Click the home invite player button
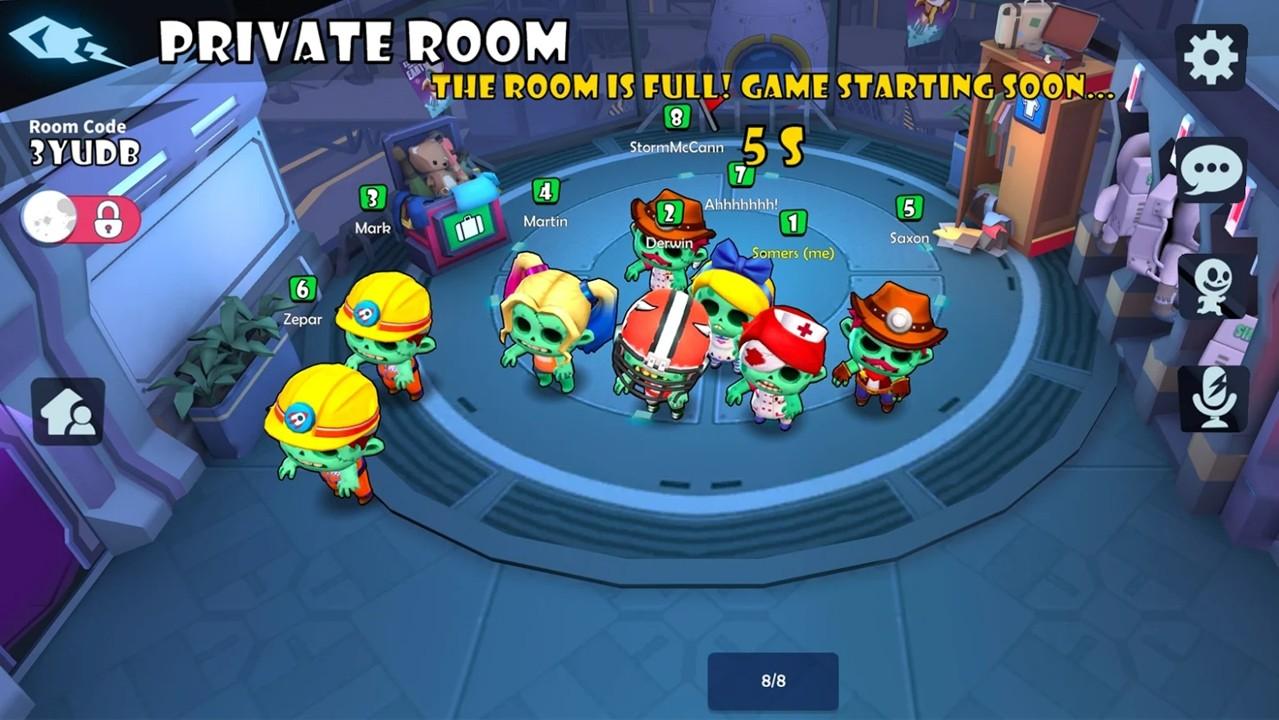Viewport: 1279px width, 720px height. tap(68, 411)
